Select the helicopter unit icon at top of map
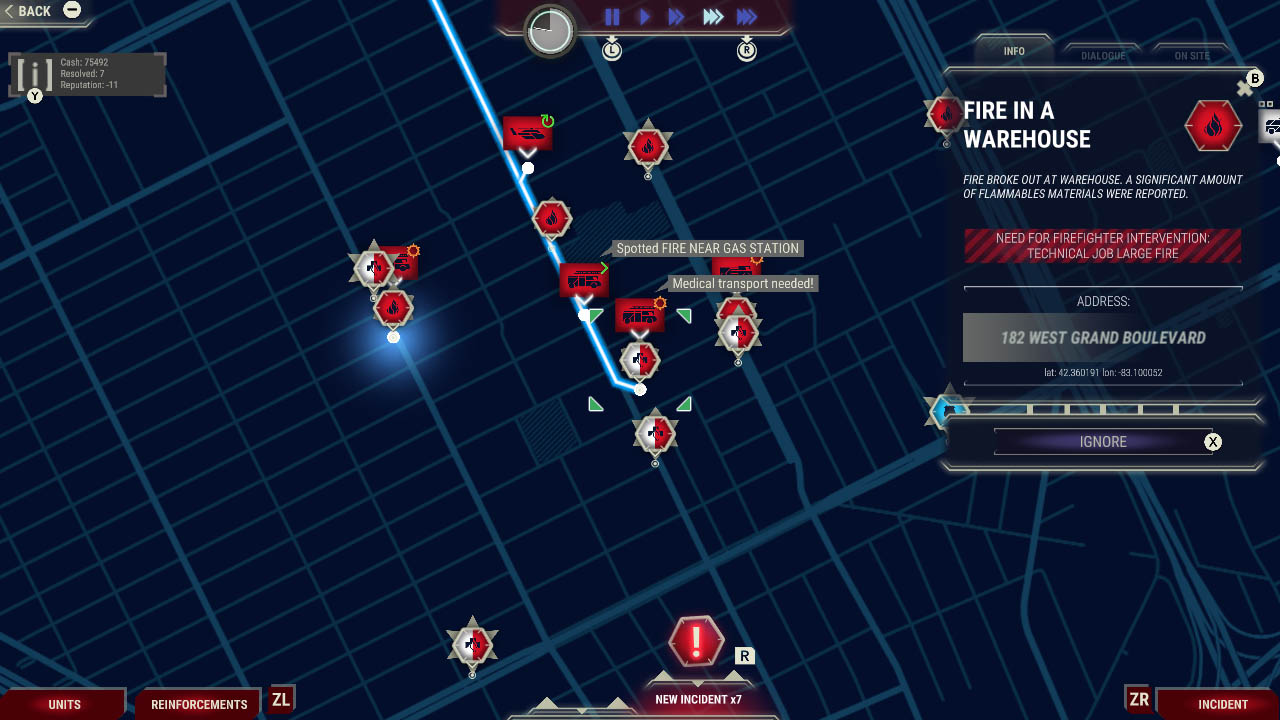Viewport: 1280px width, 720px height. [527, 132]
